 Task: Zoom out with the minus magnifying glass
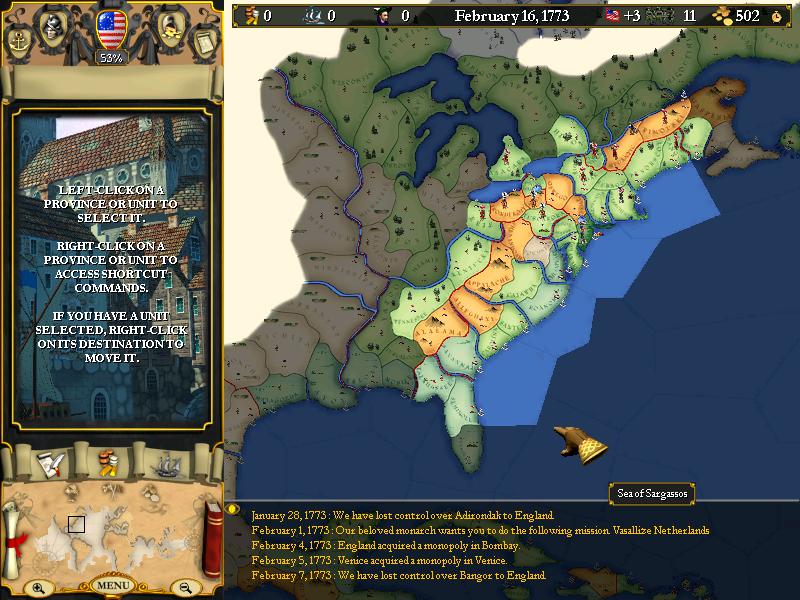[x=186, y=587]
